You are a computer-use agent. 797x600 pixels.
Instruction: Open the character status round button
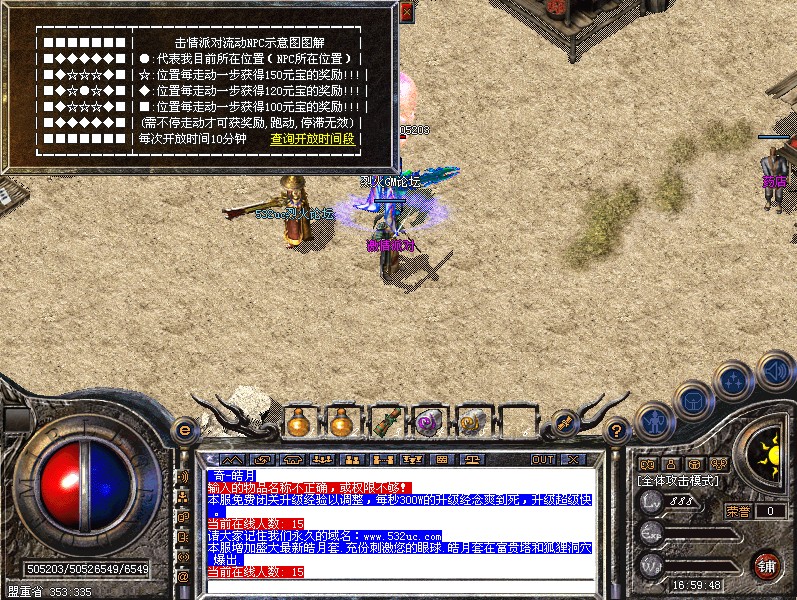click(x=655, y=420)
